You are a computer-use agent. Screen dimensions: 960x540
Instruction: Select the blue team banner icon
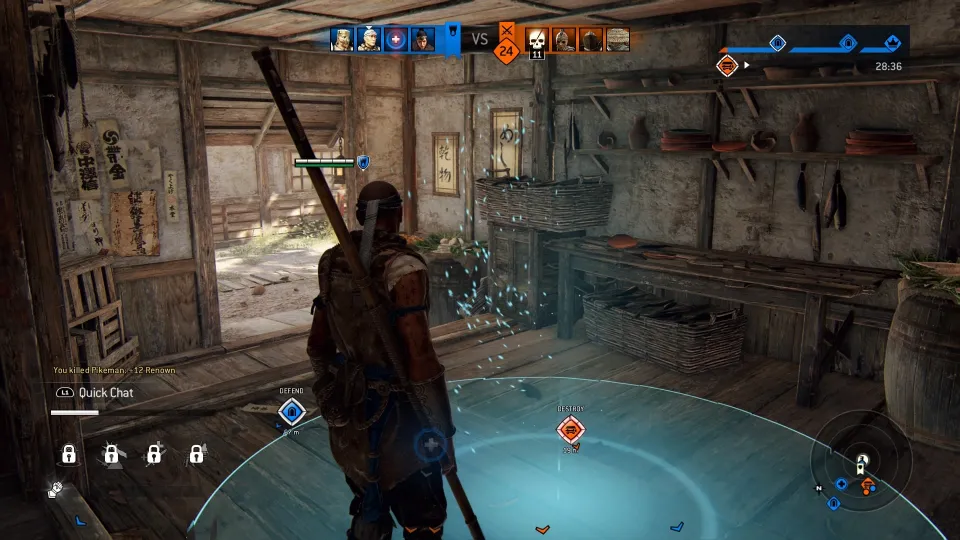452,39
